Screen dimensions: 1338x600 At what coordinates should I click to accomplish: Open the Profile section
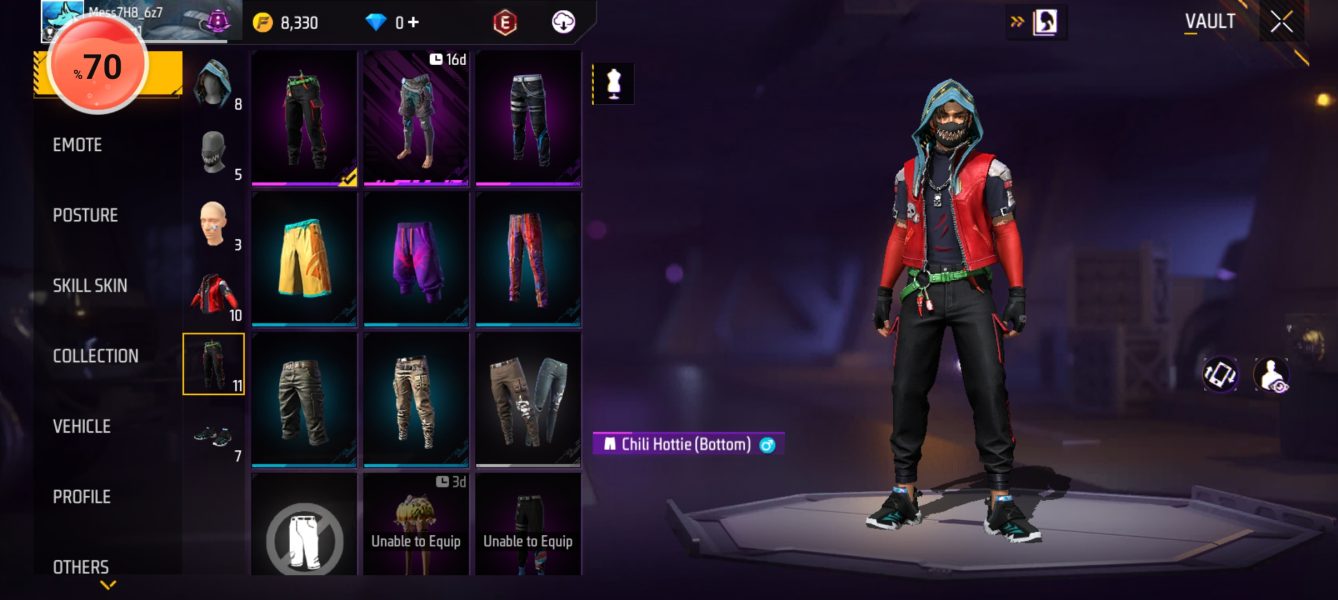pos(81,497)
